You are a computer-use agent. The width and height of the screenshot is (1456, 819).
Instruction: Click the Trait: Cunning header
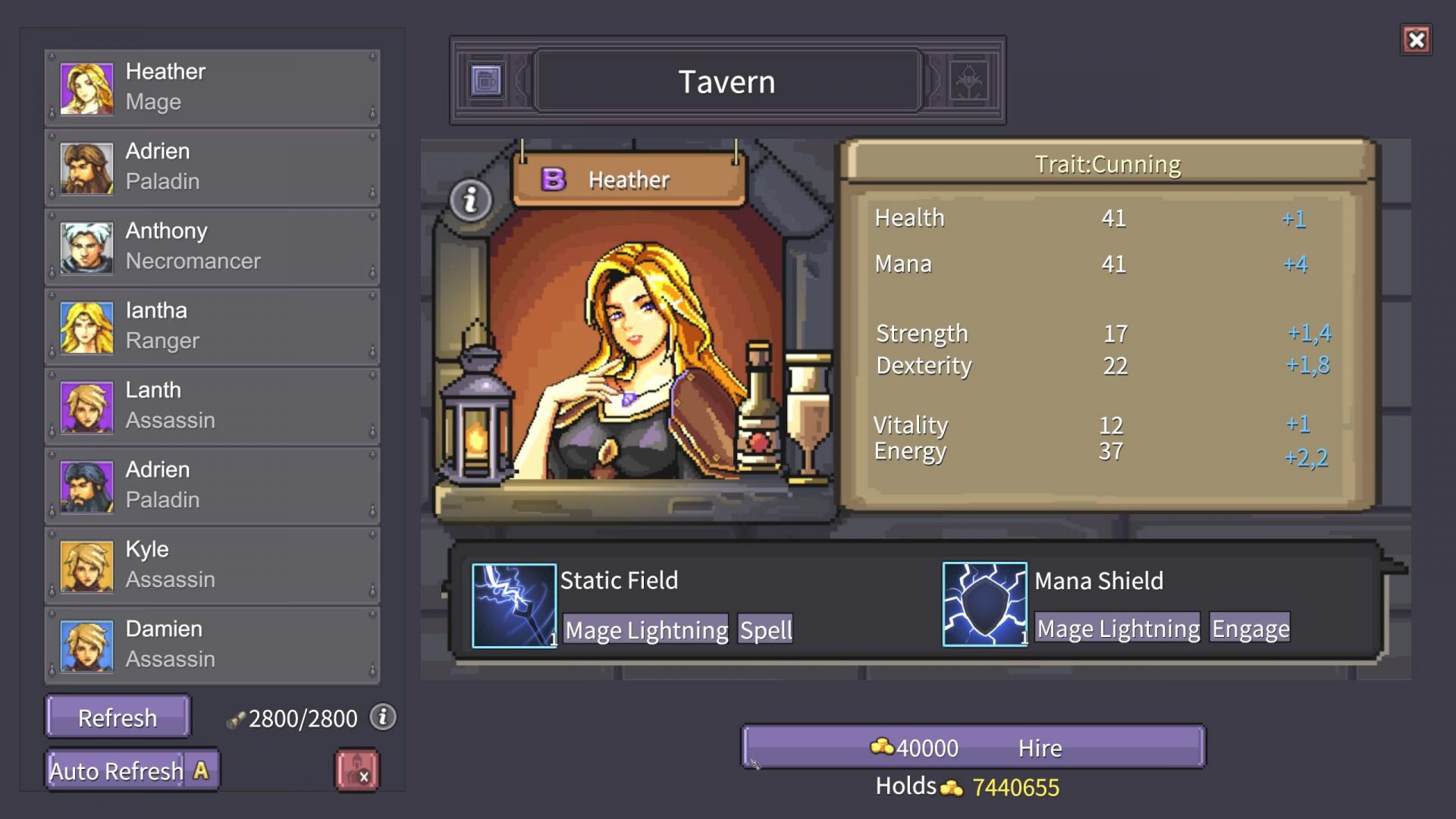1108,164
